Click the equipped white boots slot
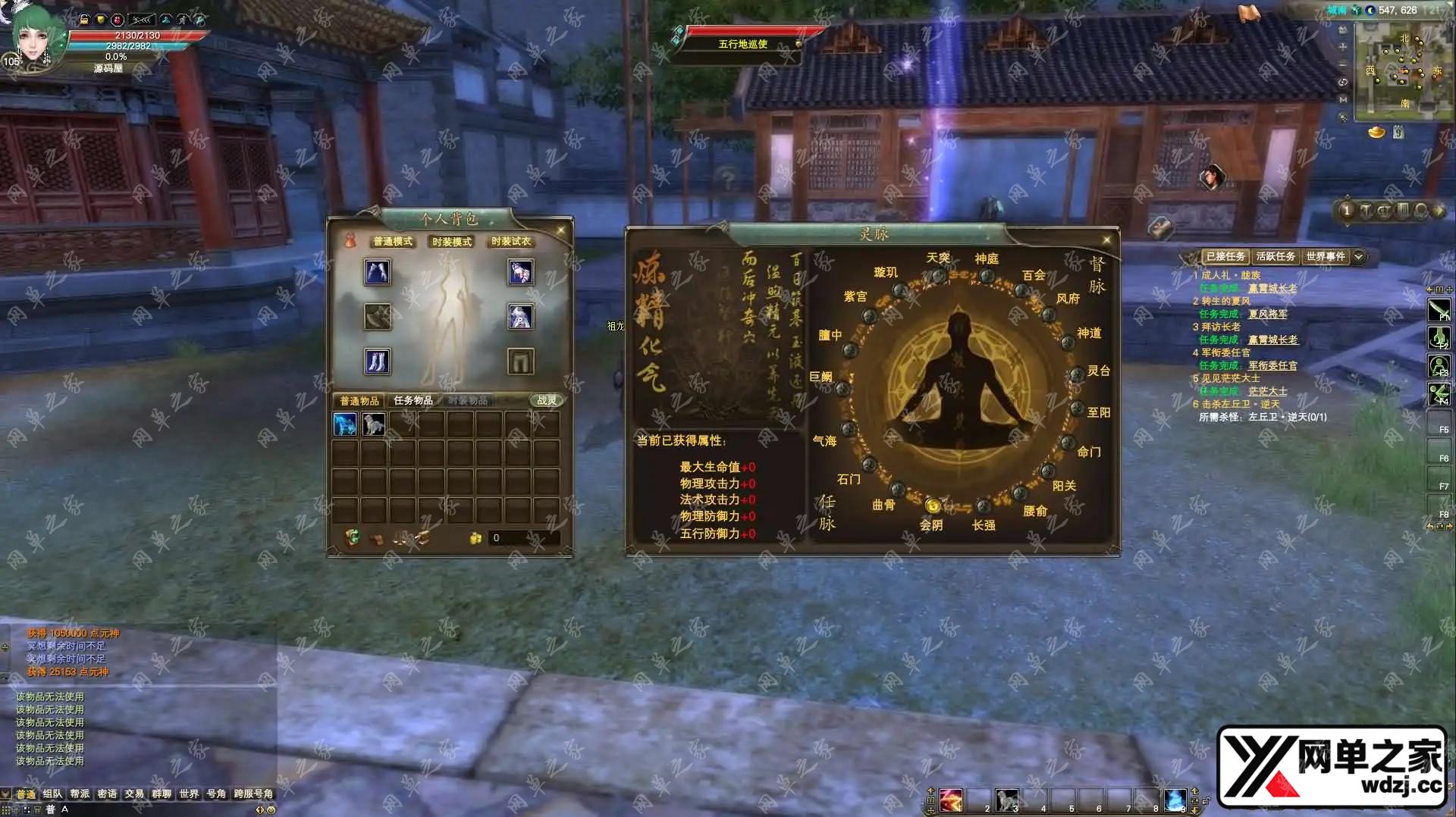 tap(378, 362)
